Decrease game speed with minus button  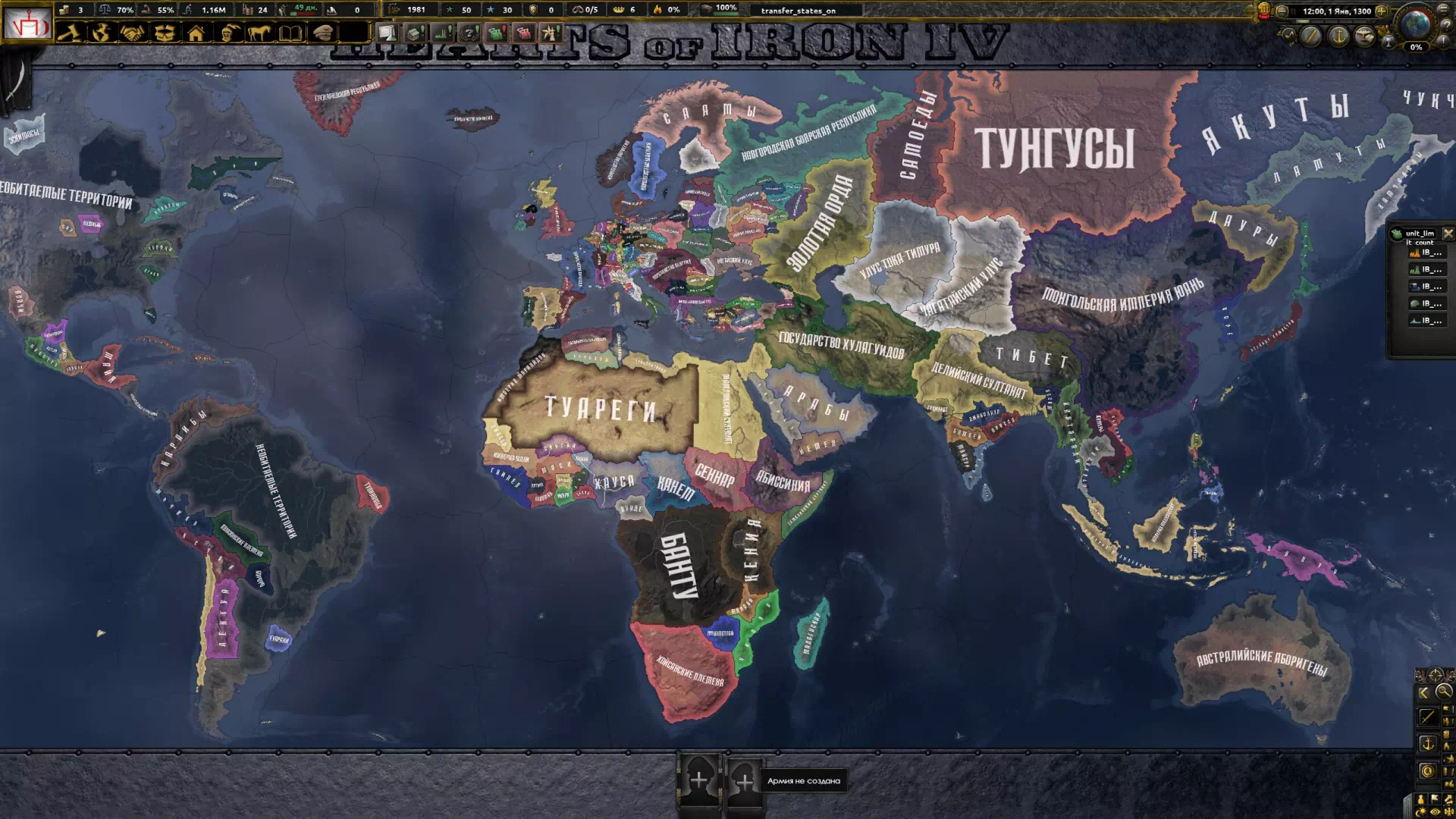click(x=1282, y=11)
